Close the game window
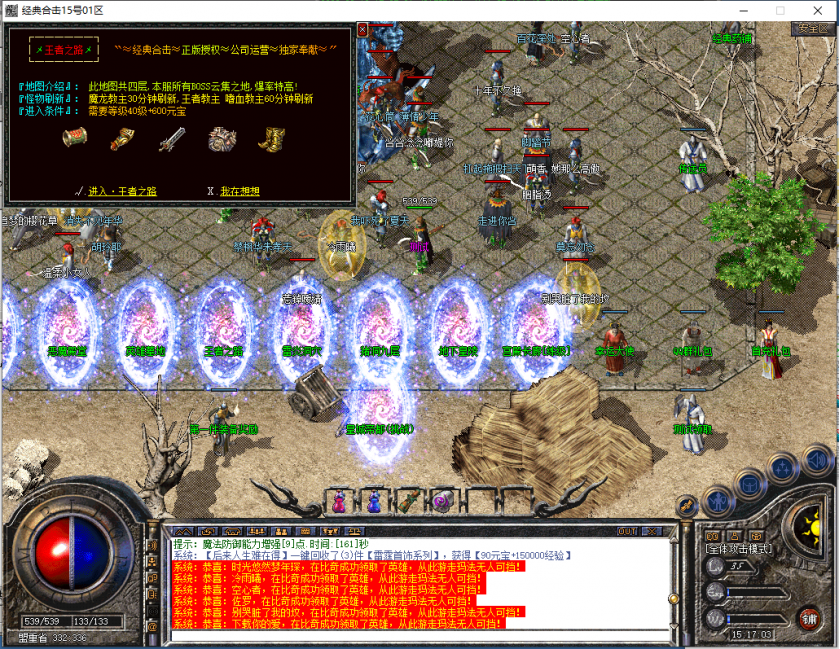840x649 pixels. click(816, 9)
